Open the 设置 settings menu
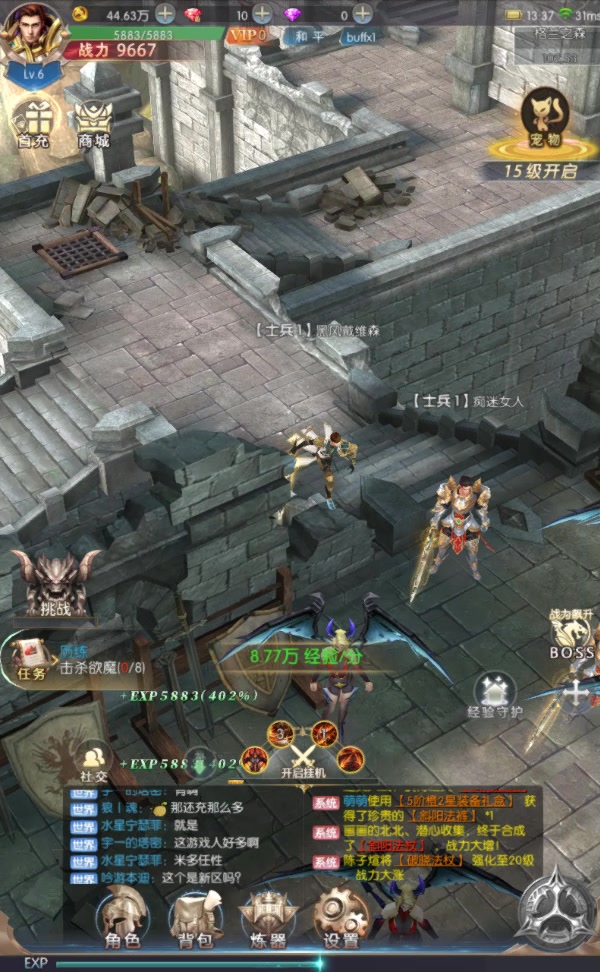This screenshot has height=972, width=600. [x=341, y=916]
